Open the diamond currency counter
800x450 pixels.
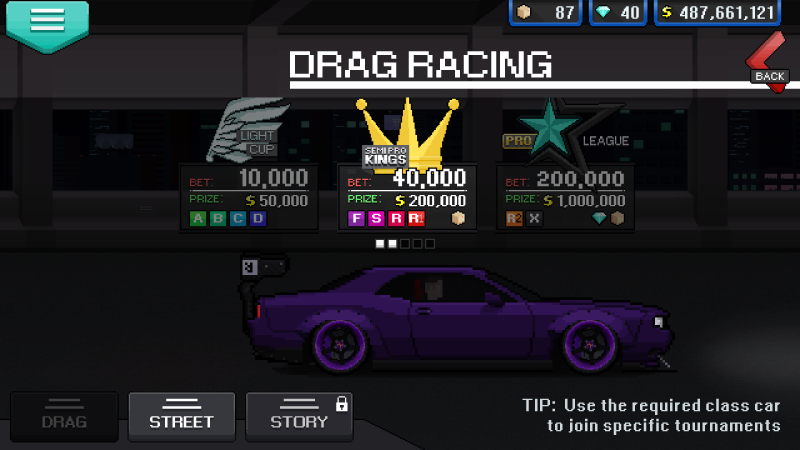pos(617,13)
